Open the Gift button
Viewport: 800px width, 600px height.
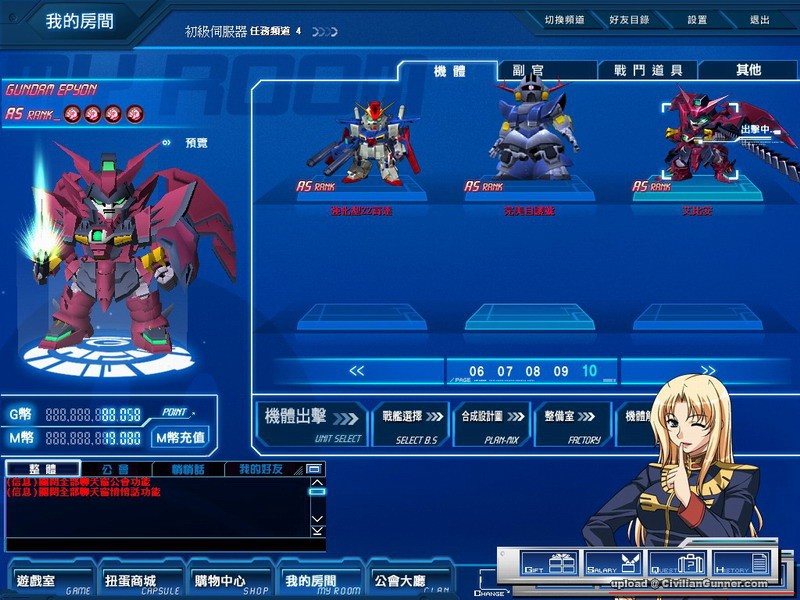pos(548,565)
